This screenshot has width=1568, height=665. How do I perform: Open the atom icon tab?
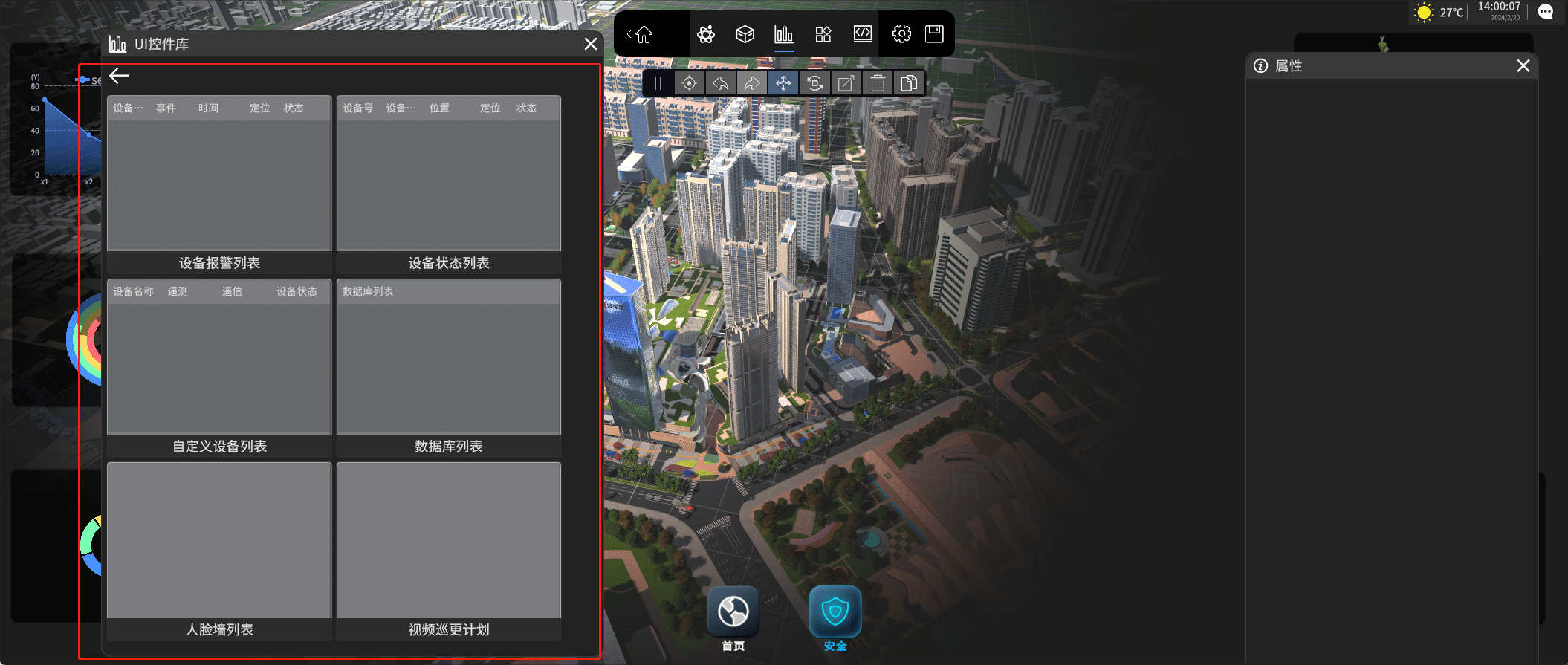click(706, 34)
